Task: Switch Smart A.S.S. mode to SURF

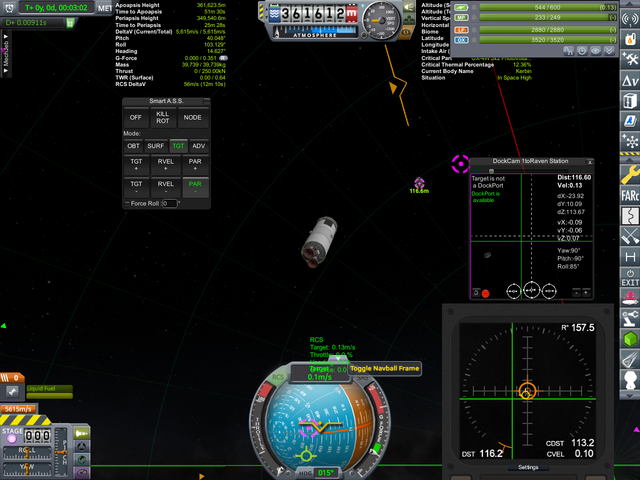Action: tap(156, 146)
